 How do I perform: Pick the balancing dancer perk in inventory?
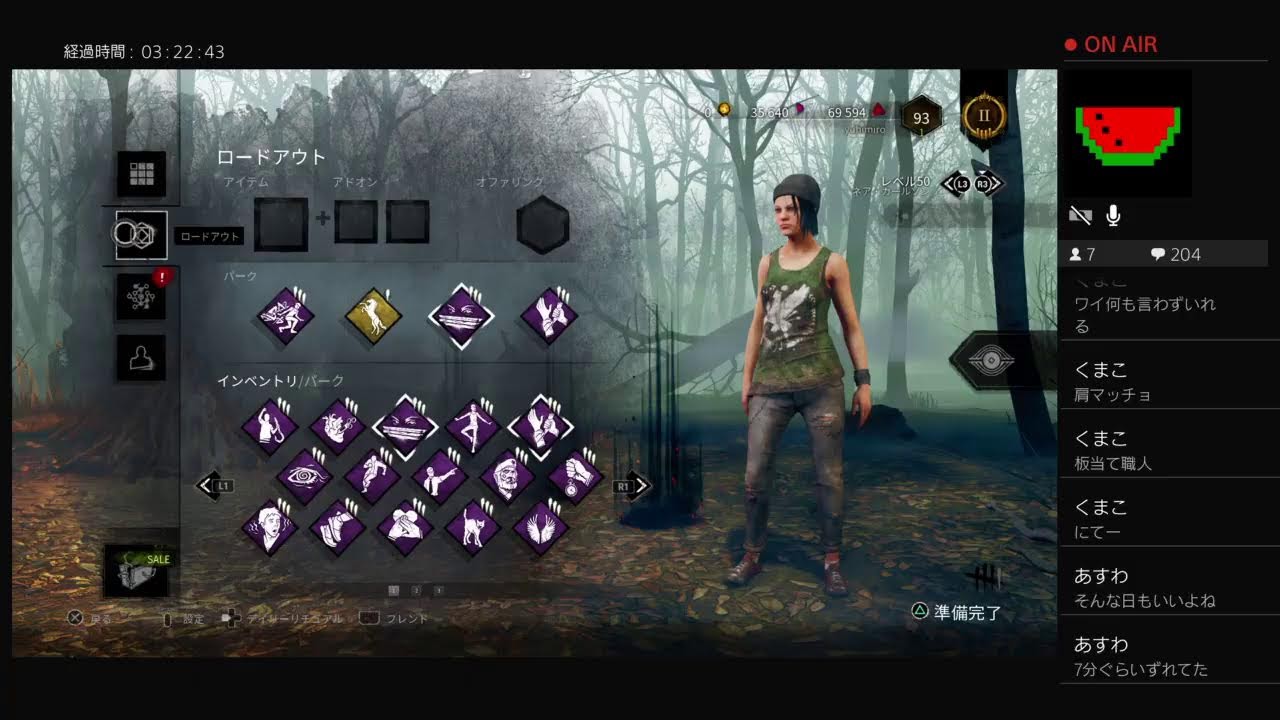pyautogui.click(x=473, y=427)
